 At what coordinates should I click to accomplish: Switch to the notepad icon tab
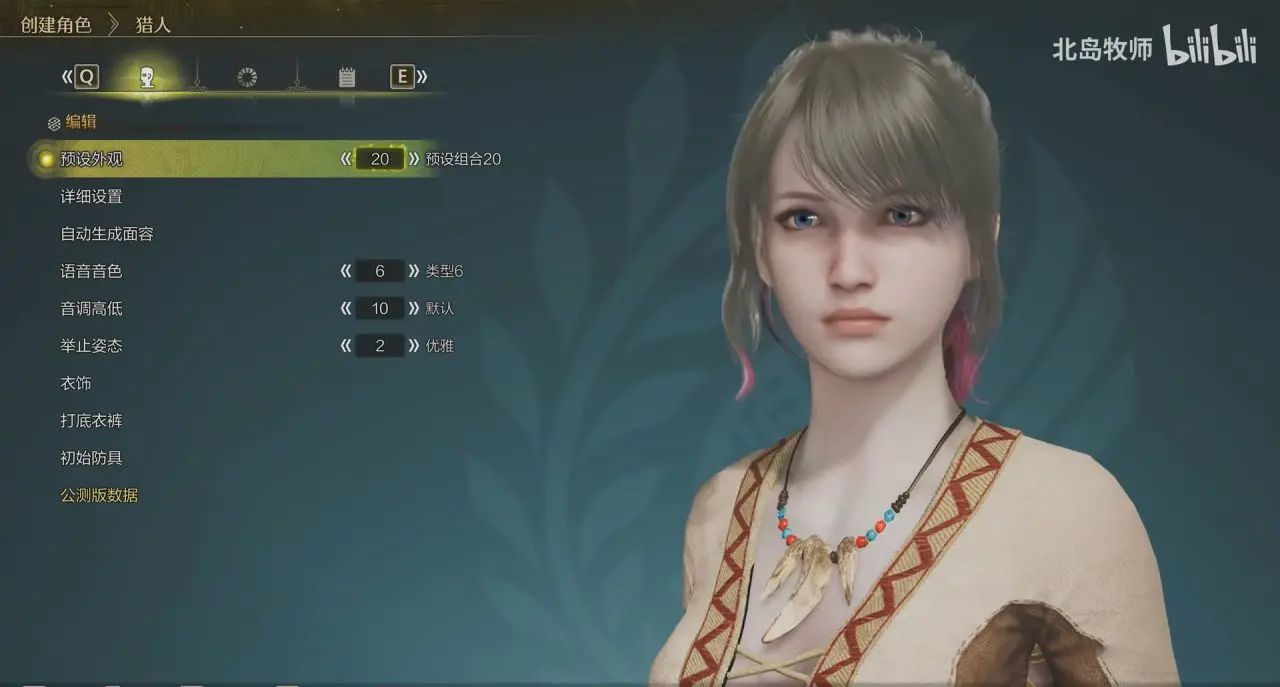coord(347,77)
